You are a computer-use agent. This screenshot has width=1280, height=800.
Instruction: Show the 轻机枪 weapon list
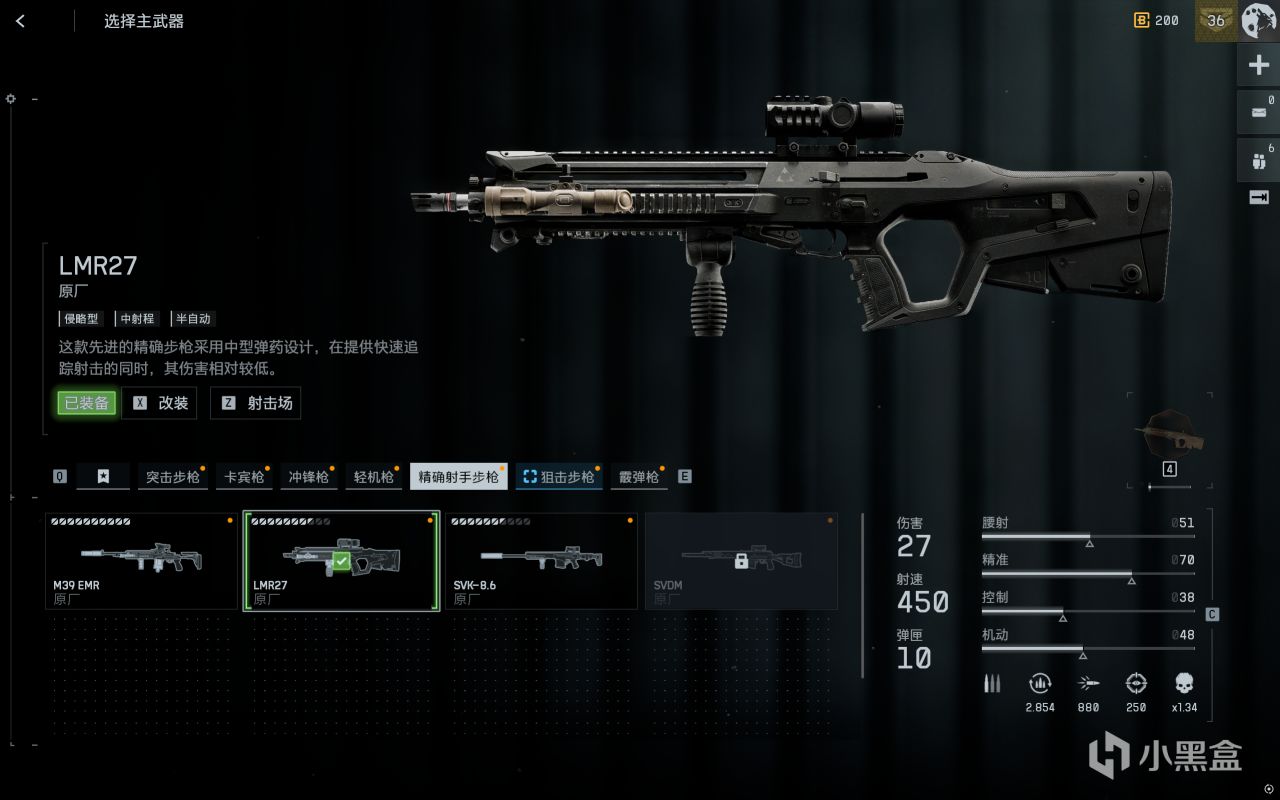tap(373, 477)
